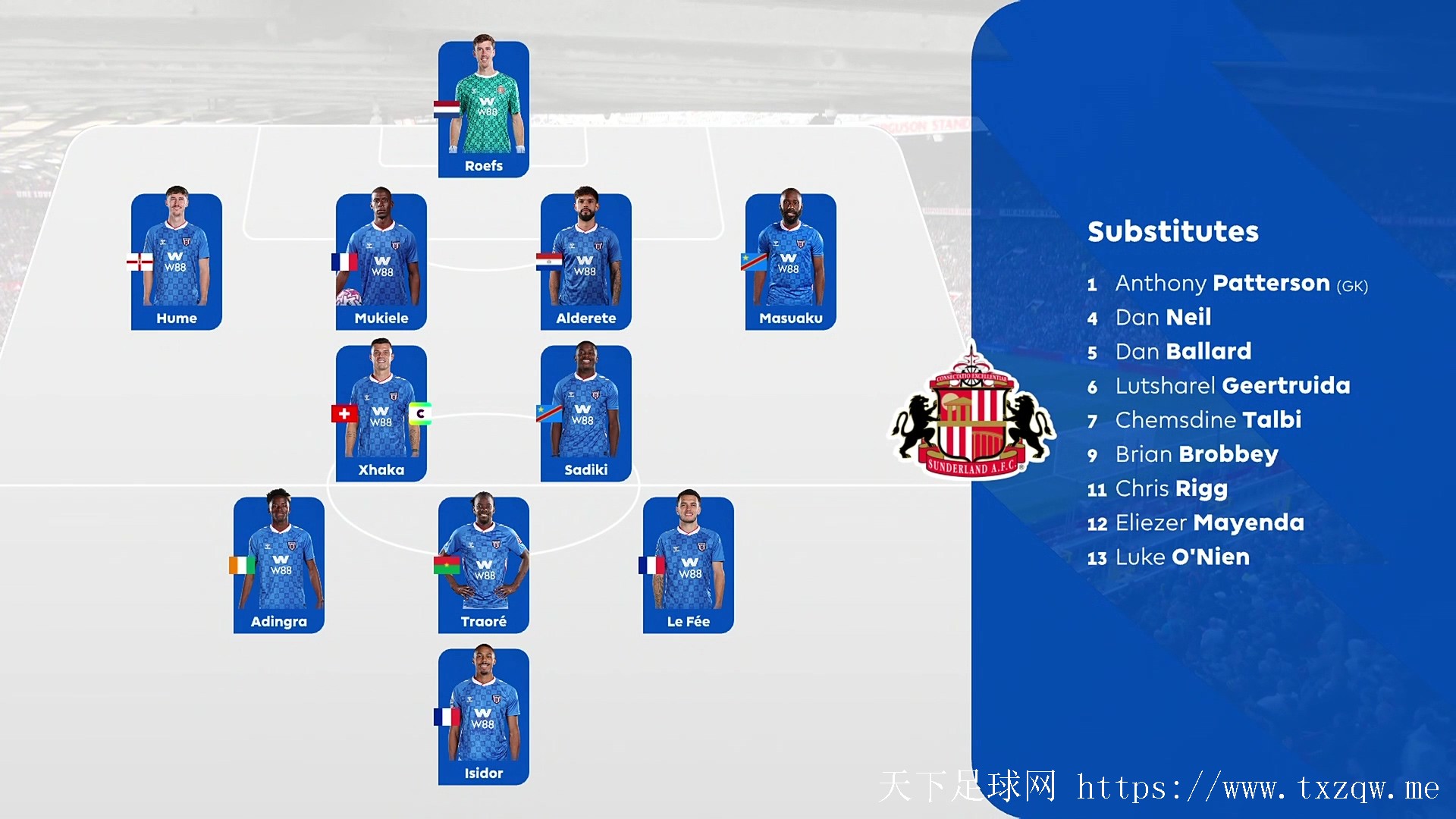Choose the Sadiki midfield card
The image size is (1456, 819).
click(x=586, y=413)
